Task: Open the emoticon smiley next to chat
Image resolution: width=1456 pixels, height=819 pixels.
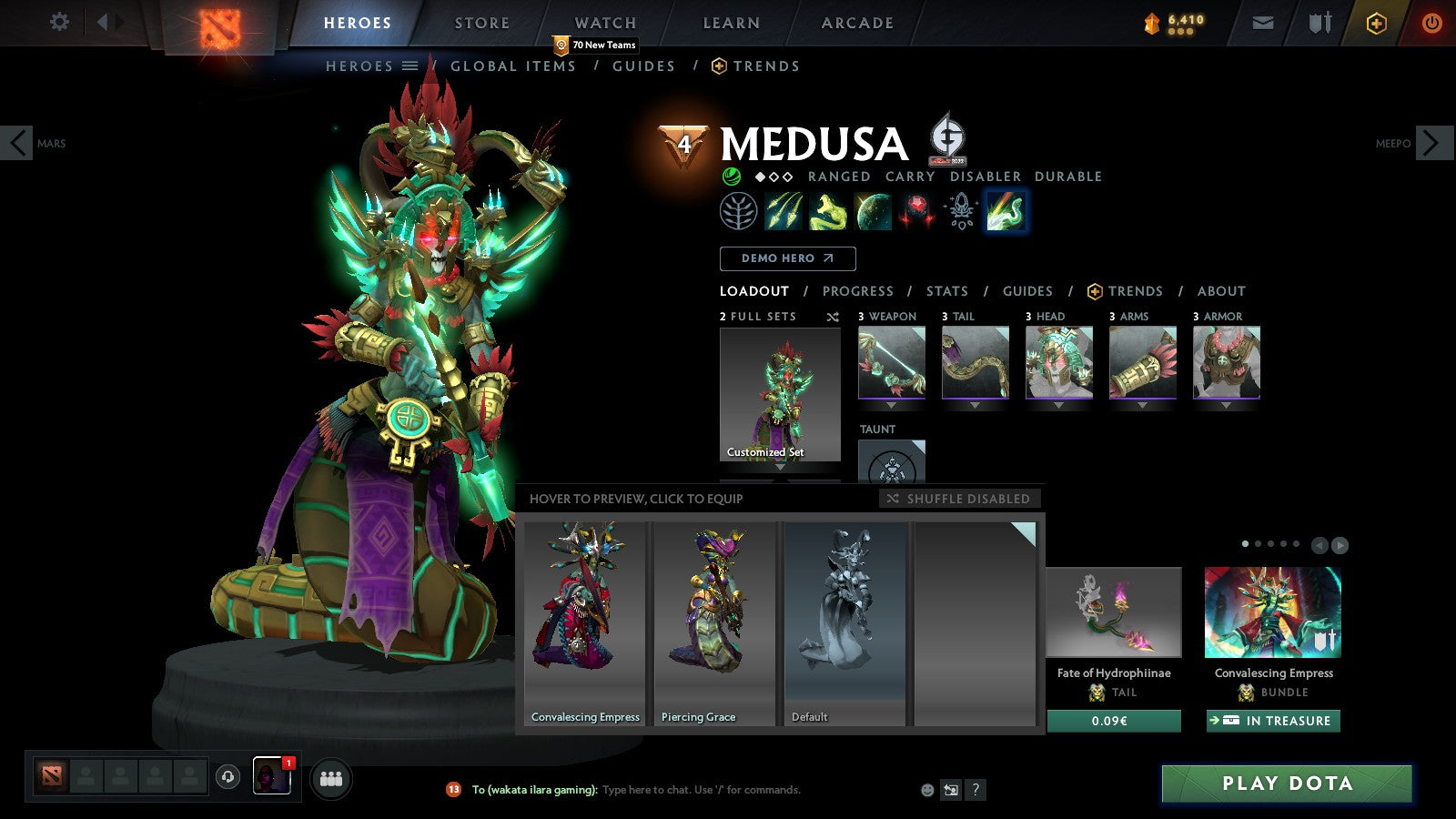Action: pyautogui.click(x=926, y=790)
